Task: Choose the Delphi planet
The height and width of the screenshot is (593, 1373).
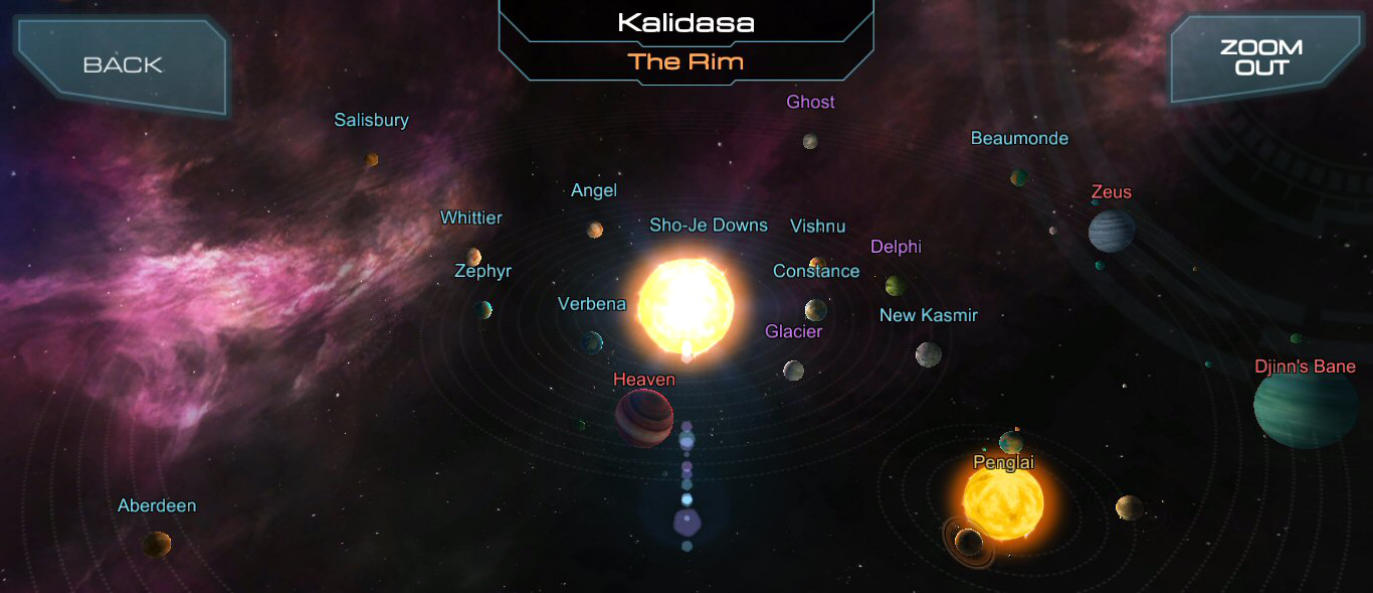Action: (x=895, y=286)
